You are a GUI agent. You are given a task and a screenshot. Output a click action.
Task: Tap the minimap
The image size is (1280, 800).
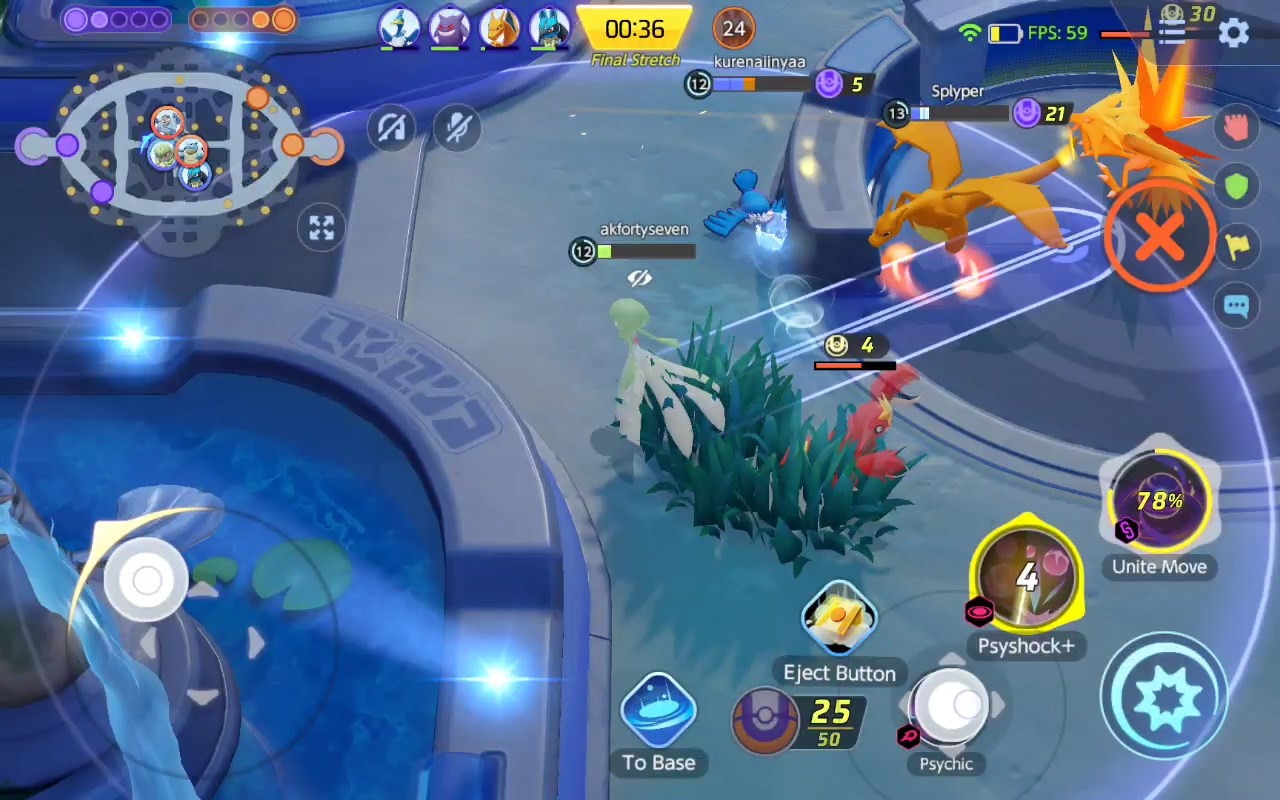point(180,148)
